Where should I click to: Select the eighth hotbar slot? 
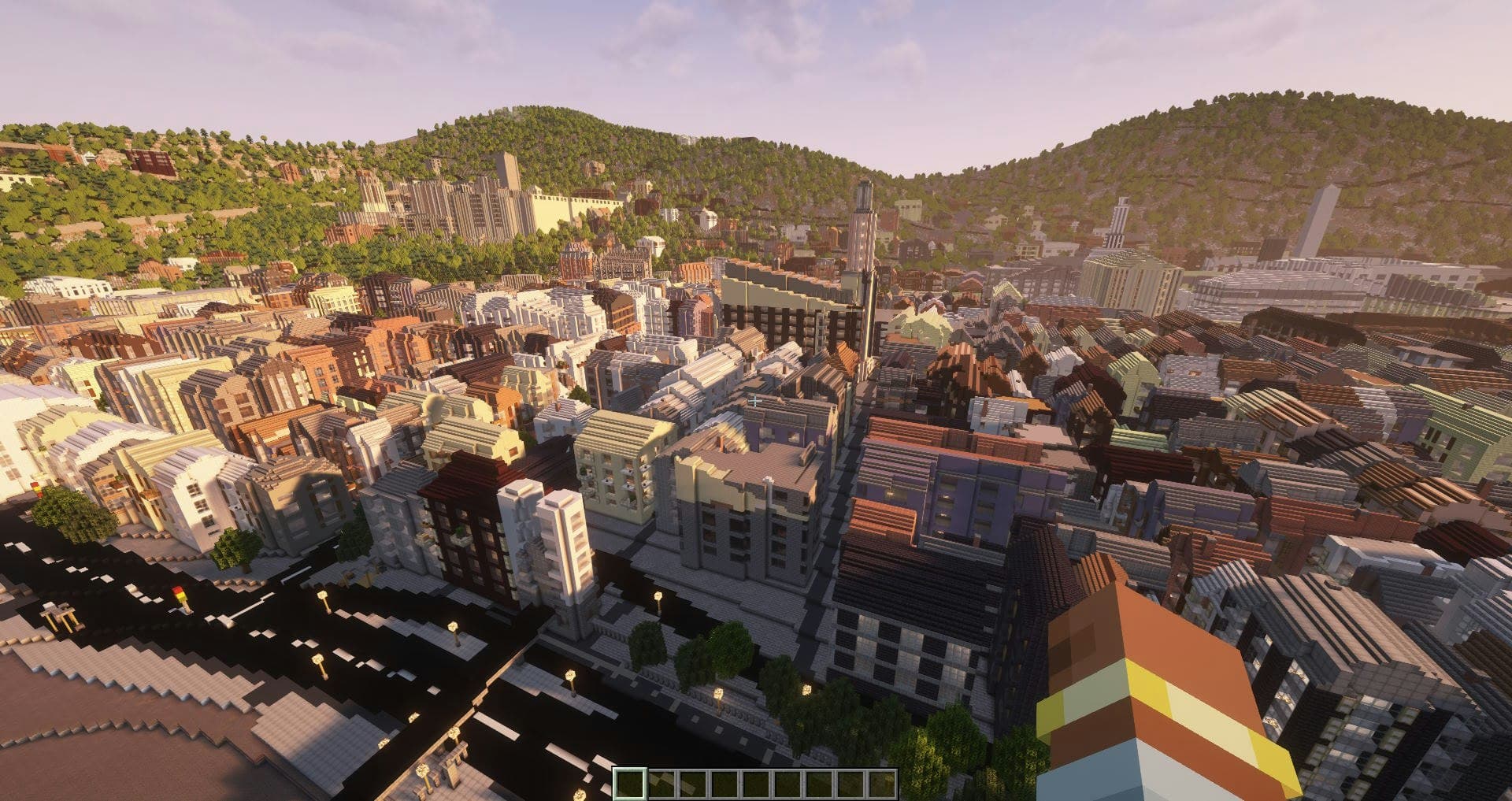click(x=851, y=783)
